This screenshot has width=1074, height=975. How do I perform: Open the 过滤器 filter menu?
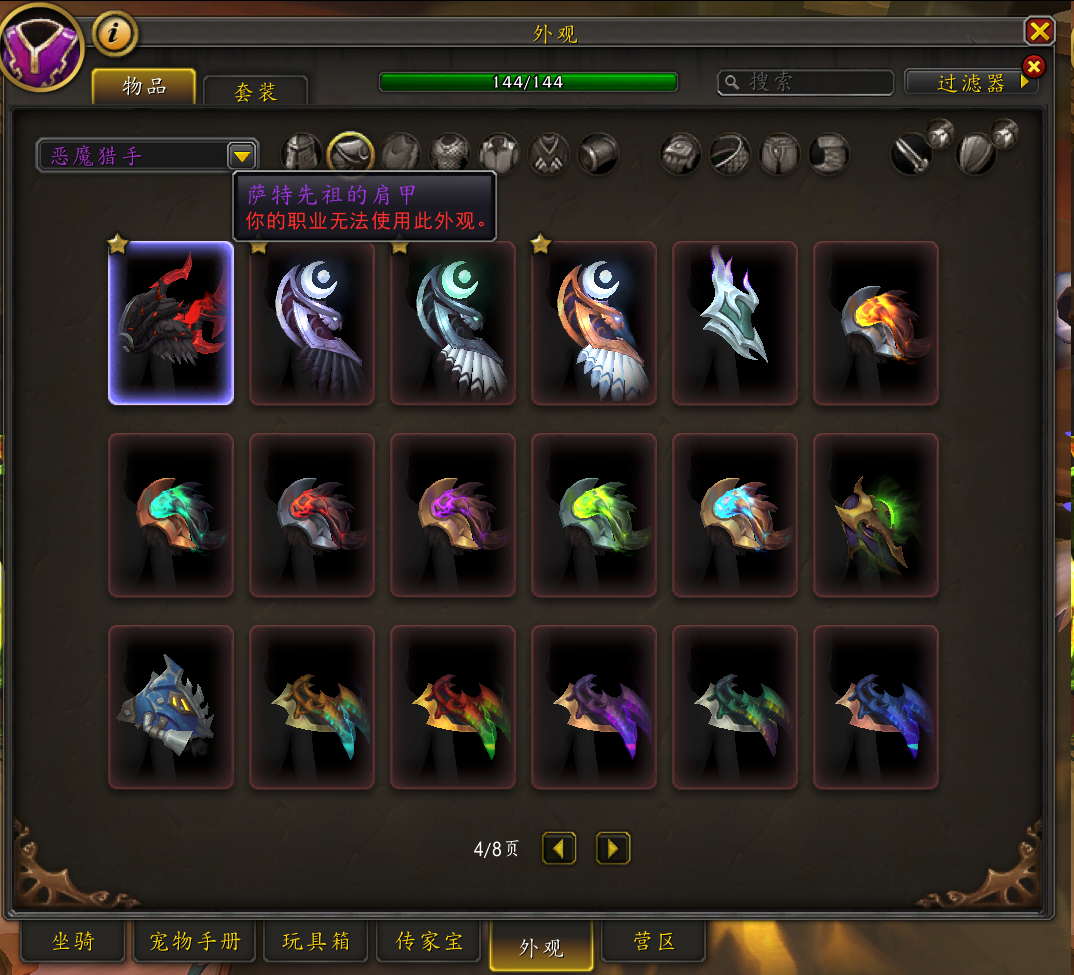(x=971, y=83)
